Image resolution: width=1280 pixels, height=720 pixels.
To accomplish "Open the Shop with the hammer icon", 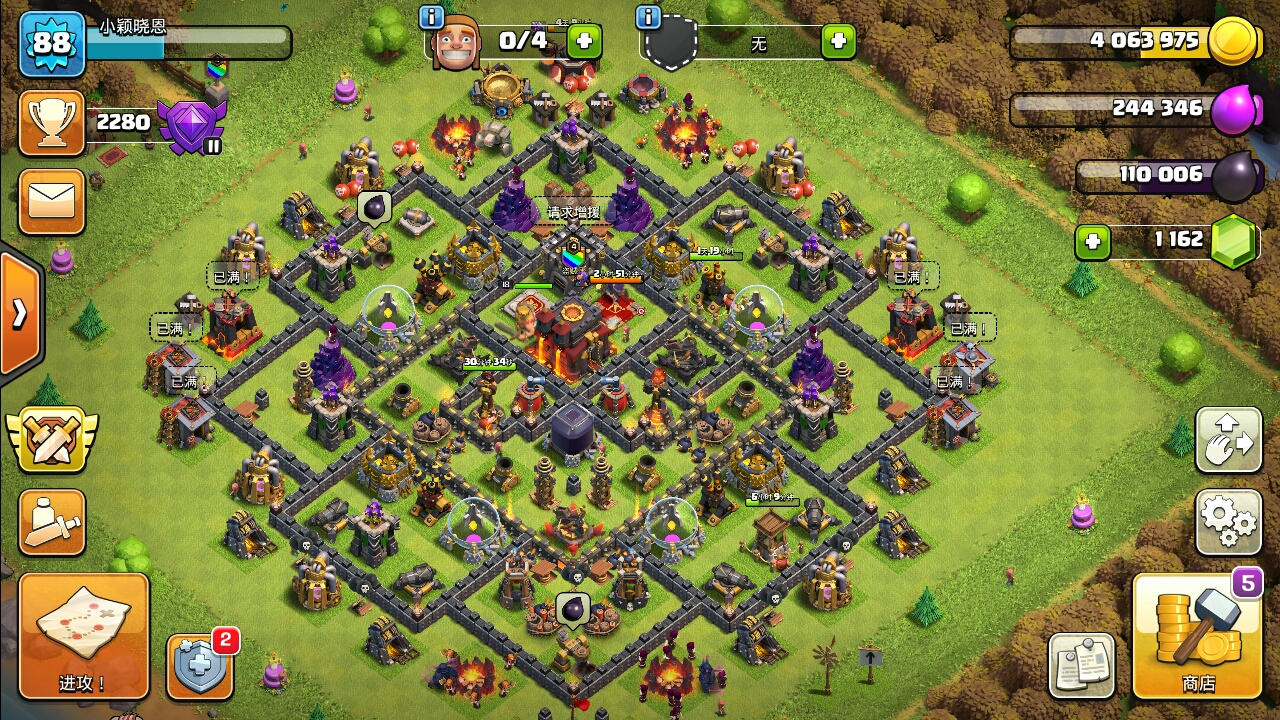I will [x=1197, y=636].
